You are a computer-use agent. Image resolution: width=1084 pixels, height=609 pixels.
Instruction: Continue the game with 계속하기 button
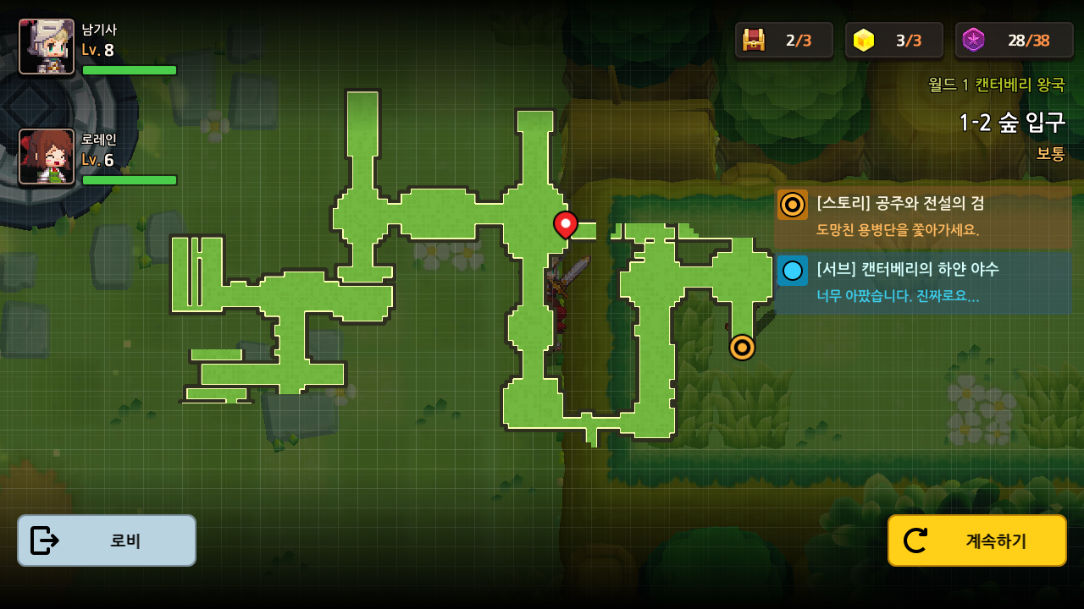pos(977,541)
